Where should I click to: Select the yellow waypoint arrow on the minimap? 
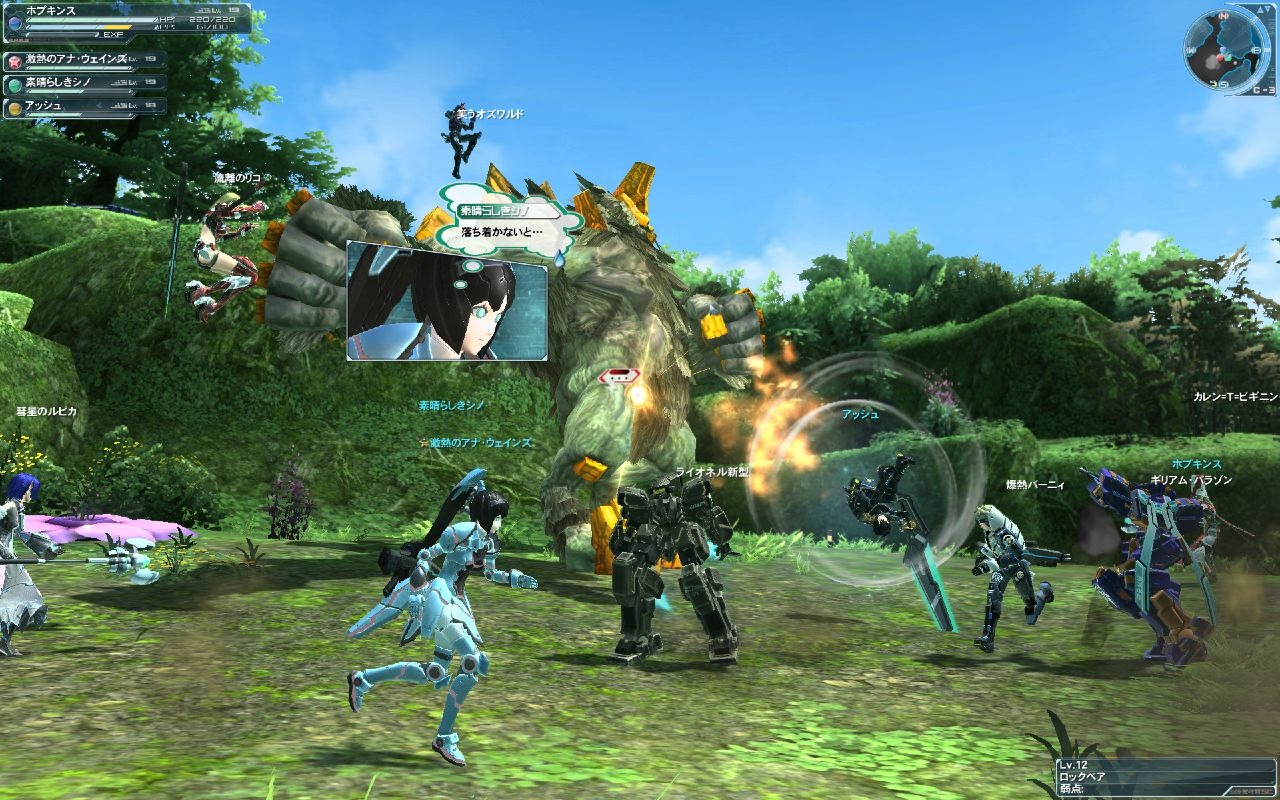point(1213,84)
